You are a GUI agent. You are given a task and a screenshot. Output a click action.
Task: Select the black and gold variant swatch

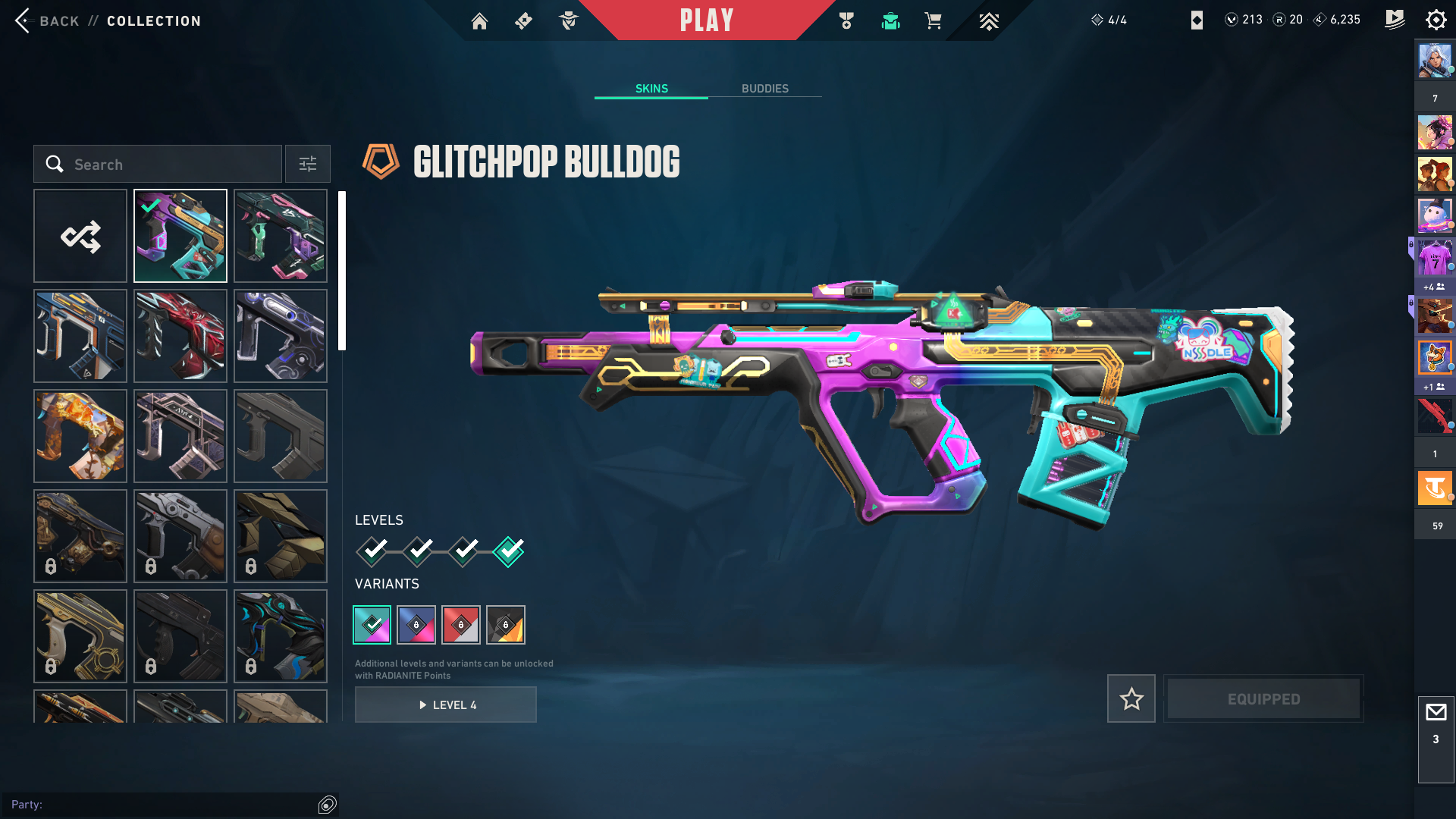[506, 625]
